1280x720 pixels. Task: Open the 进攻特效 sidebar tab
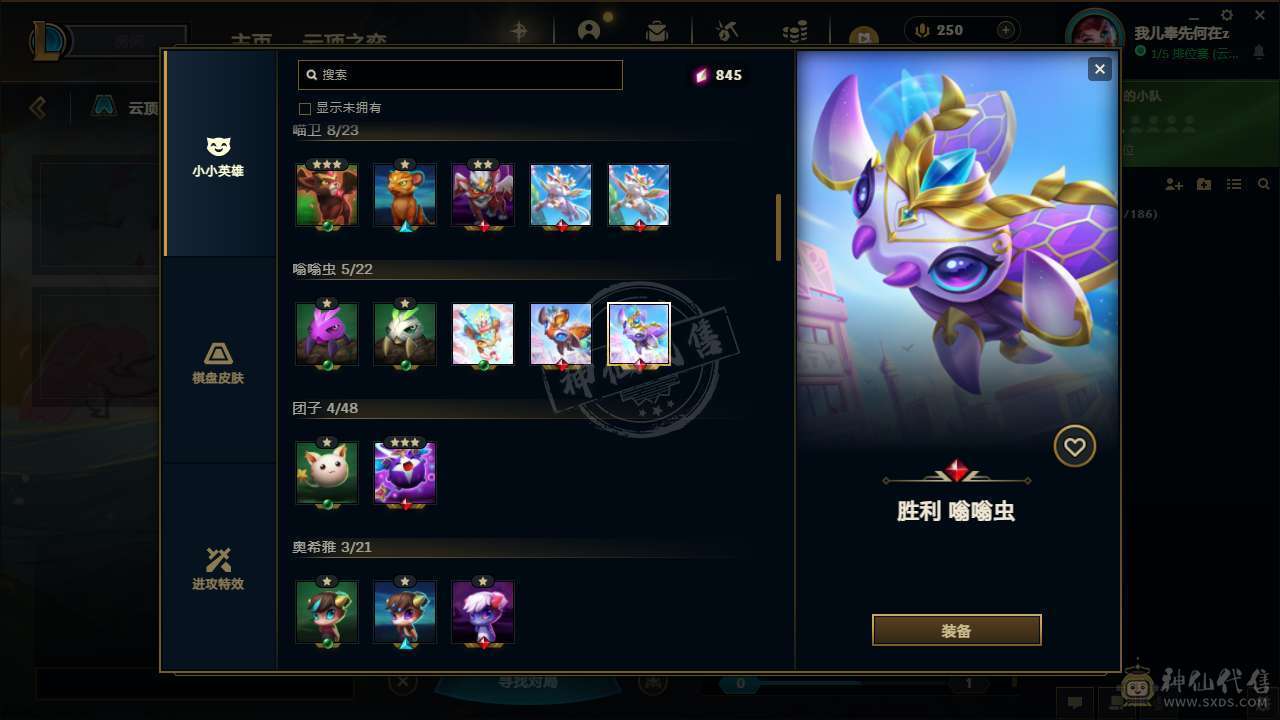(x=218, y=570)
